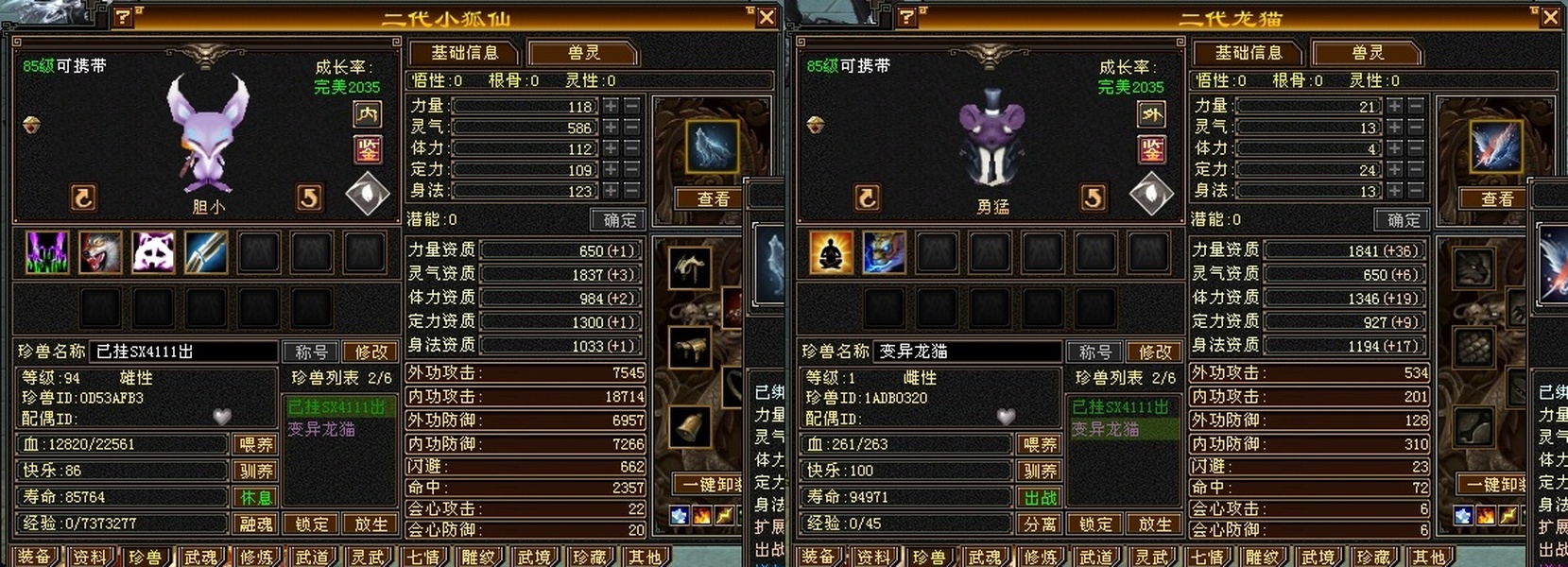Open the 武魂 tab in fox window
Image resolution: width=1568 pixels, height=567 pixels.
[x=200, y=557]
